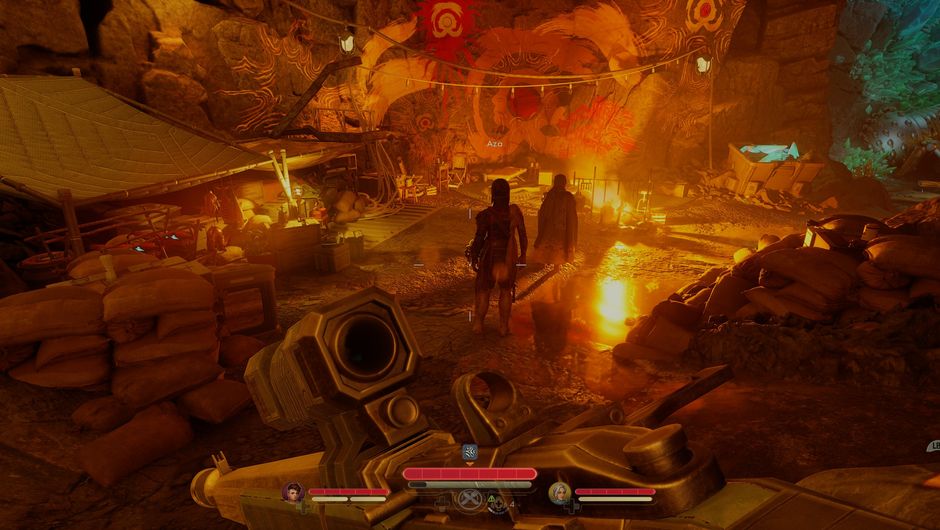Select the dark-haired companion portrait
The image size is (940, 530).
point(293,491)
